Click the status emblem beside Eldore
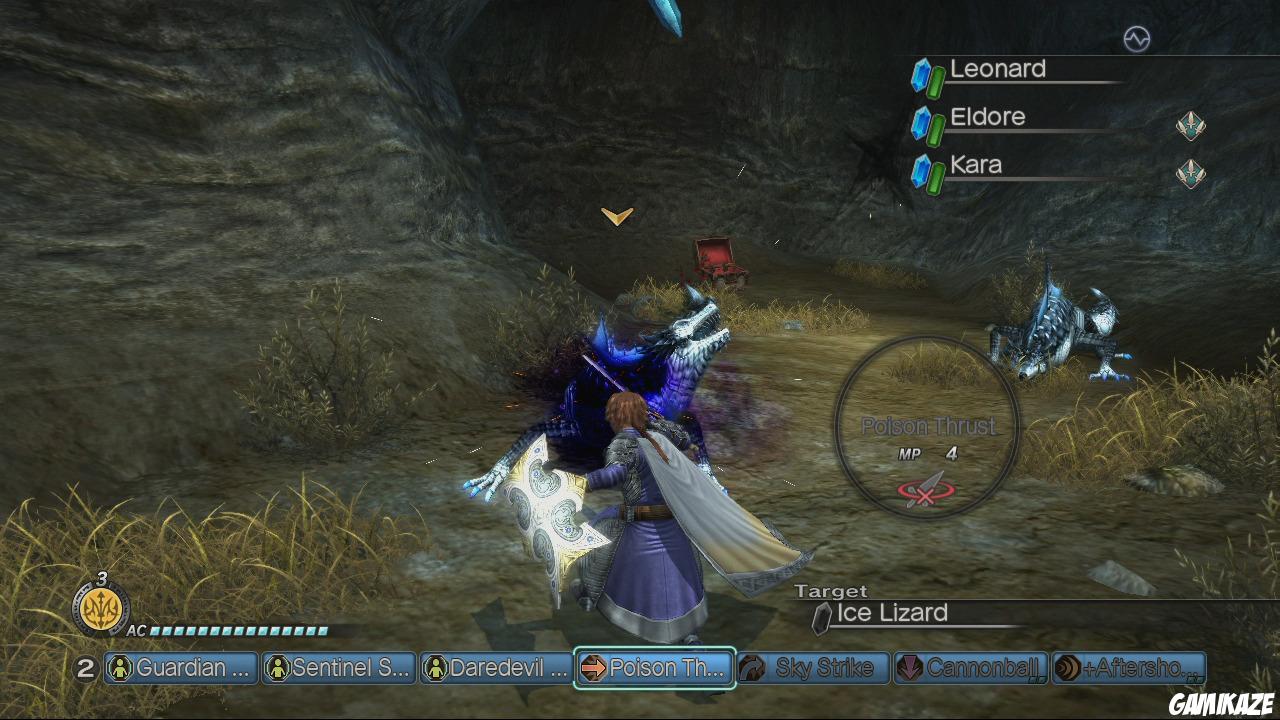This screenshot has height=720, width=1280. point(1190,126)
